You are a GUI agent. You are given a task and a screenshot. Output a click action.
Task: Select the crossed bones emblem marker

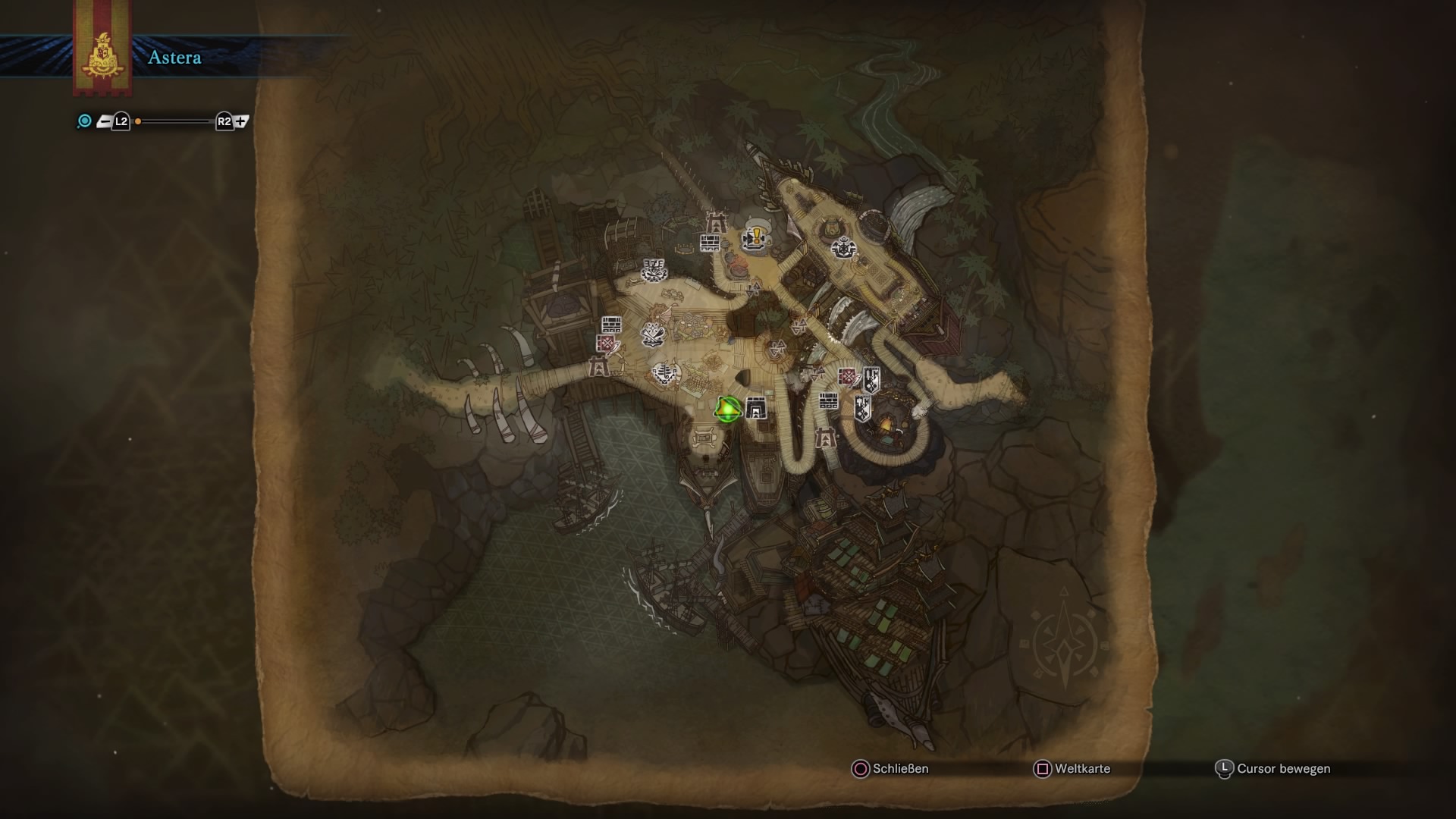(x=653, y=334)
